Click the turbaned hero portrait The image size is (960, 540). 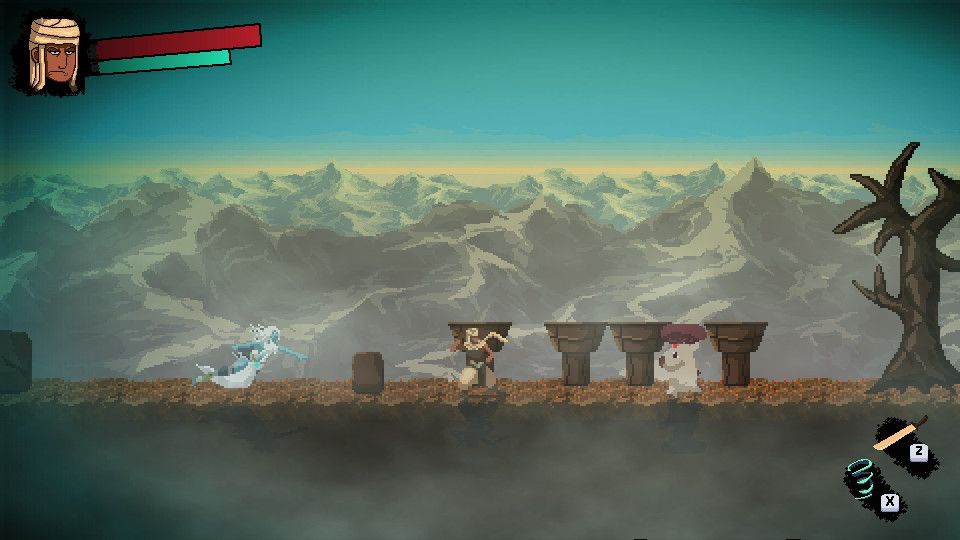coord(54,55)
